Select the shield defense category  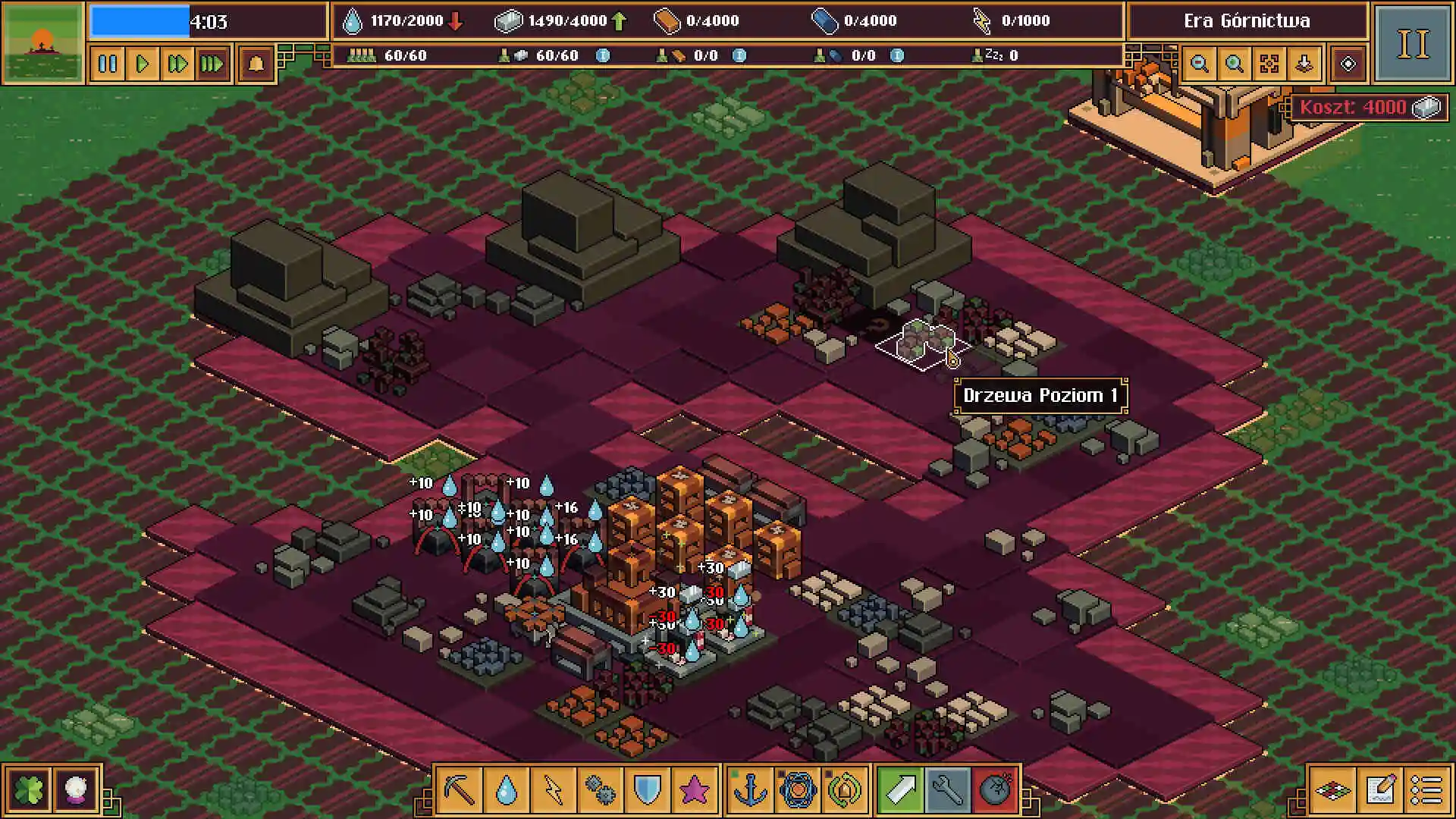[648, 790]
